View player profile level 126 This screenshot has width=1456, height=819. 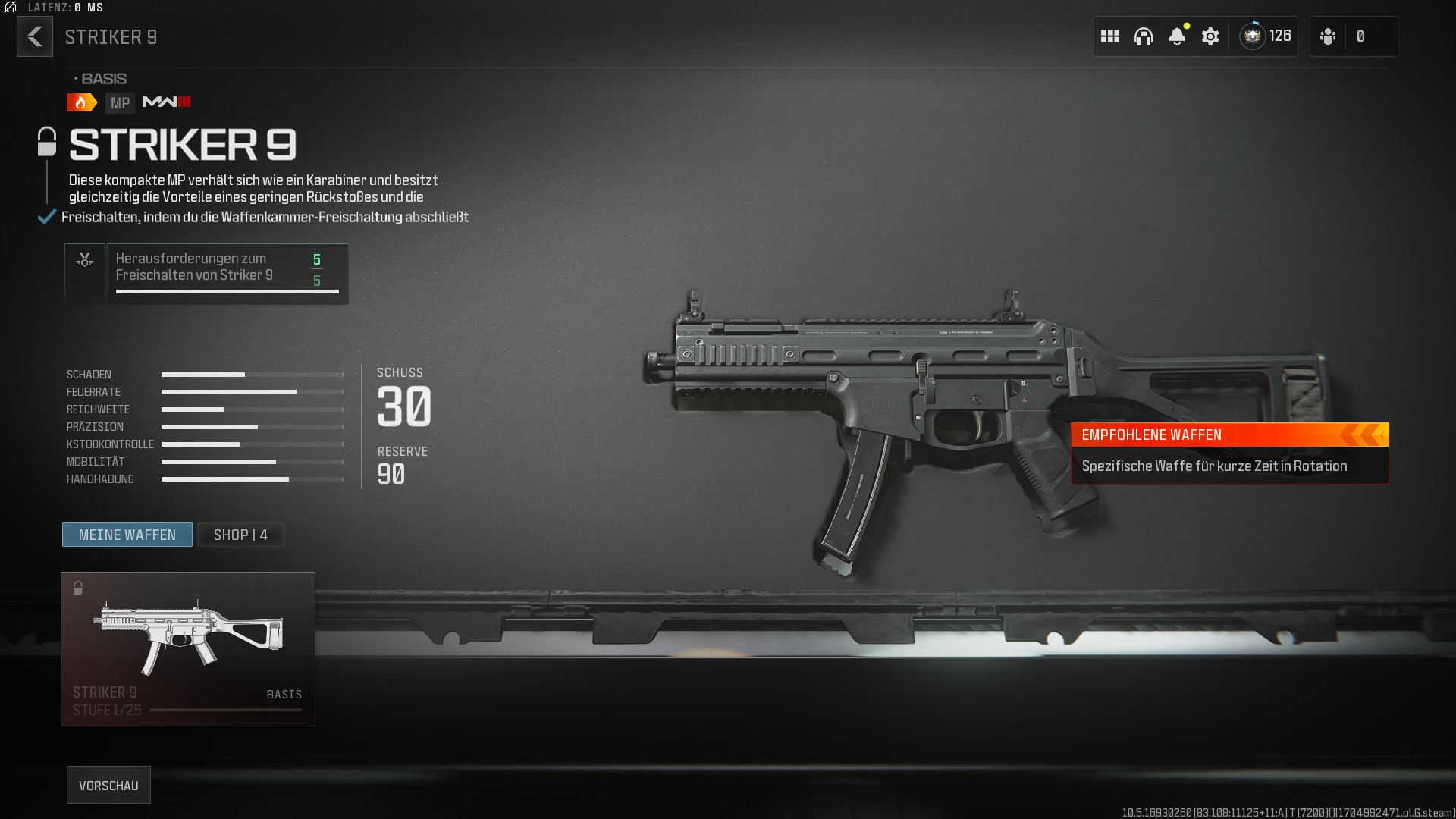pyautogui.click(x=1266, y=36)
